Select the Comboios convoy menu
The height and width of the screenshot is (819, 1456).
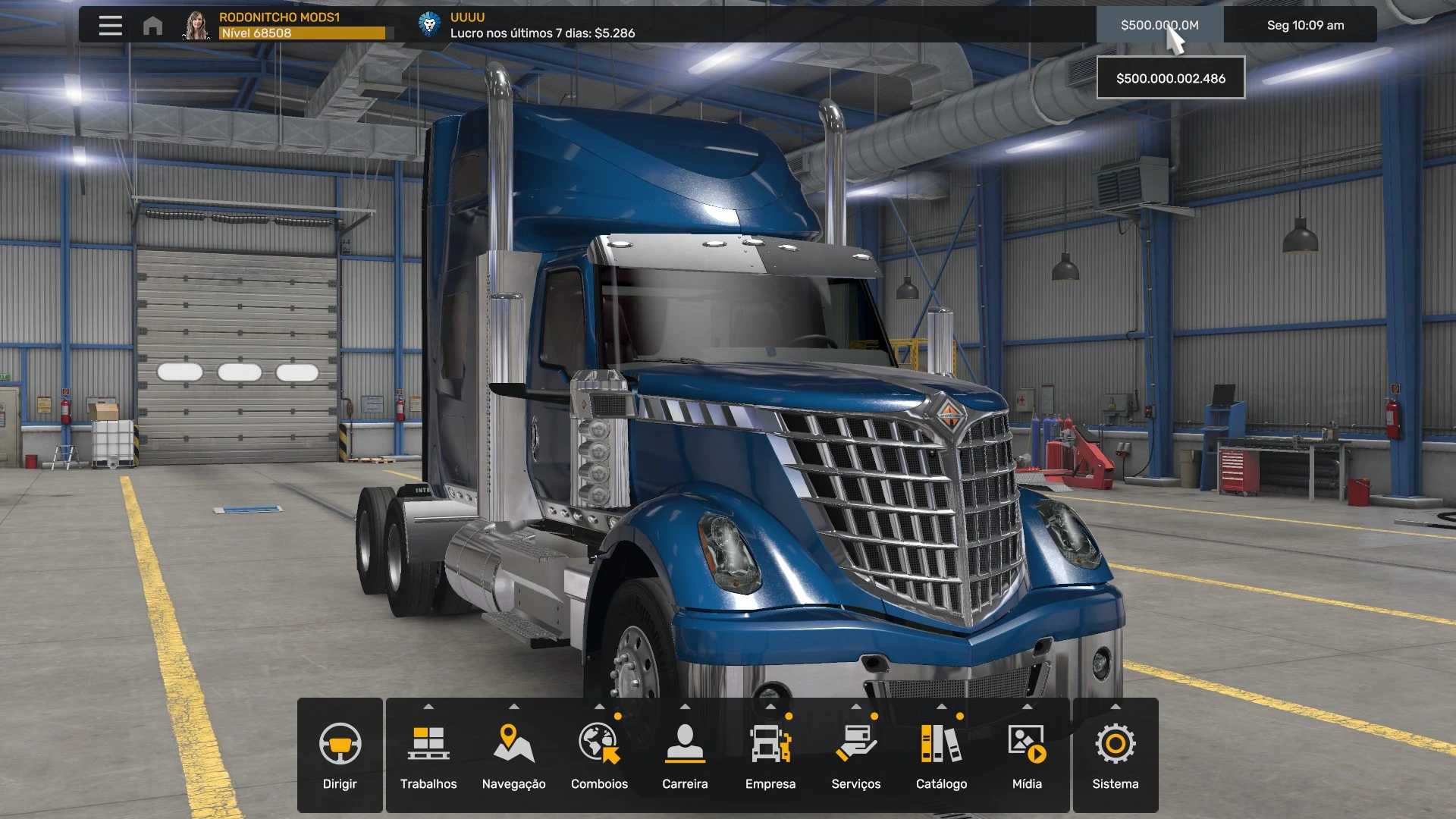599,755
